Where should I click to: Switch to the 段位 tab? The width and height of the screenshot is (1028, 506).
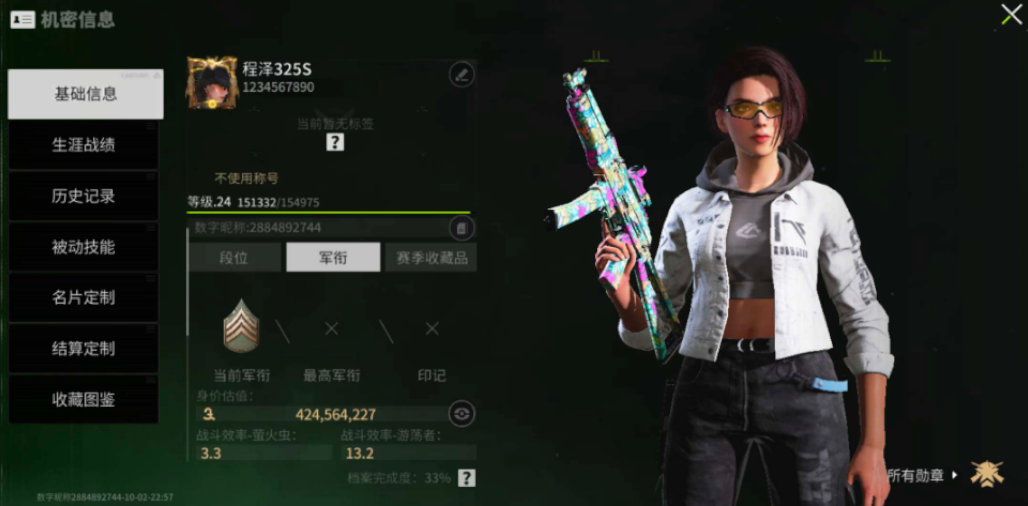(234, 257)
